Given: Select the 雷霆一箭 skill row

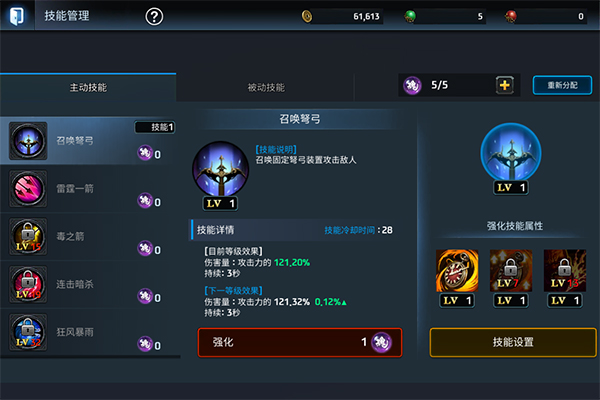Looking at the screenshot, I should click(x=90, y=188).
